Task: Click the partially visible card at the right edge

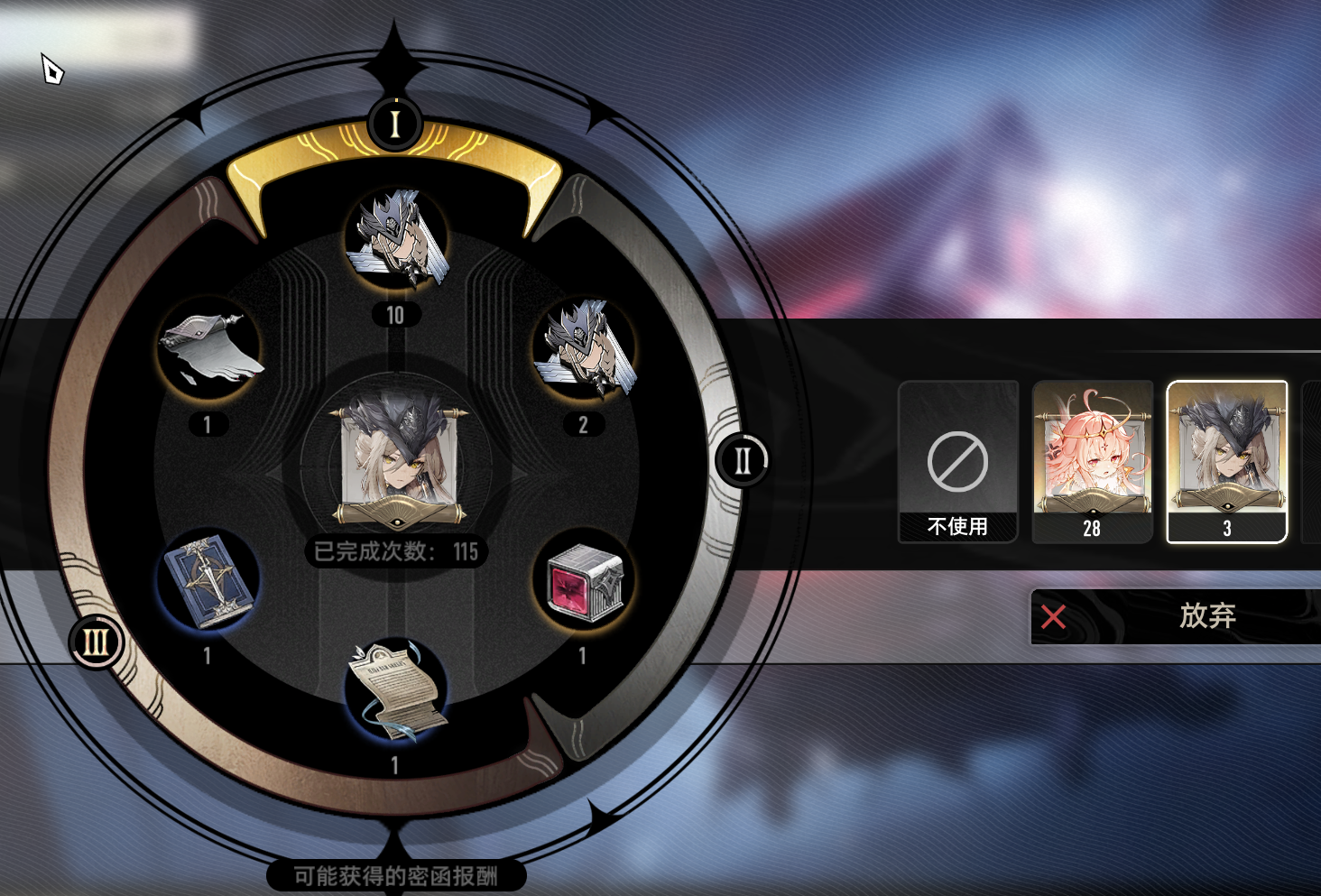Action: click(1313, 460)
